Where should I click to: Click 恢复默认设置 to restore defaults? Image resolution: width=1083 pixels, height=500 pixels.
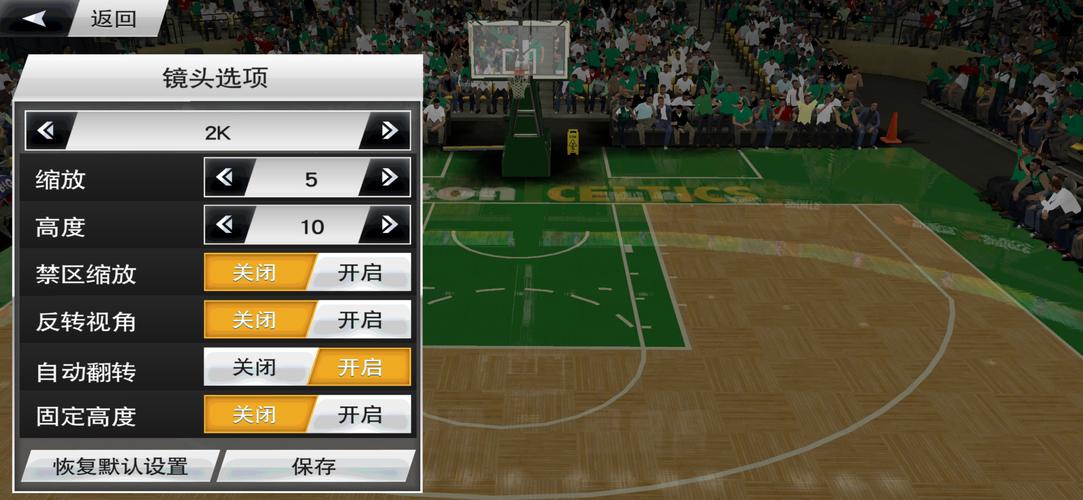coord(120,466)
